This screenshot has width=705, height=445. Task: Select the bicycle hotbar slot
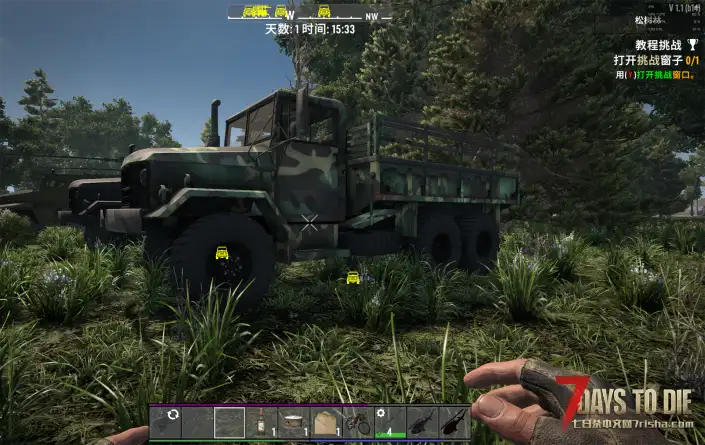(x=358, y=422)
